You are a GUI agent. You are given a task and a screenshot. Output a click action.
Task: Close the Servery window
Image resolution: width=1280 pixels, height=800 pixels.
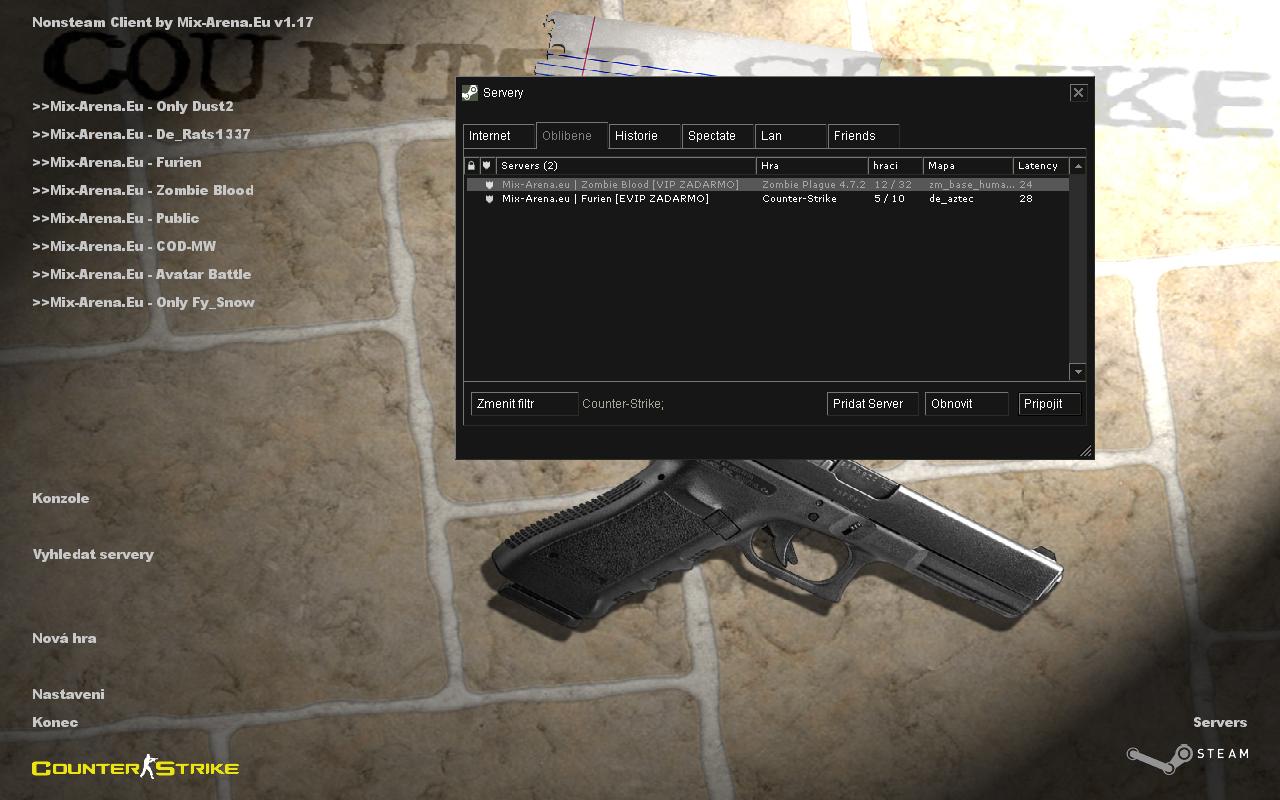pos(1078,92)
